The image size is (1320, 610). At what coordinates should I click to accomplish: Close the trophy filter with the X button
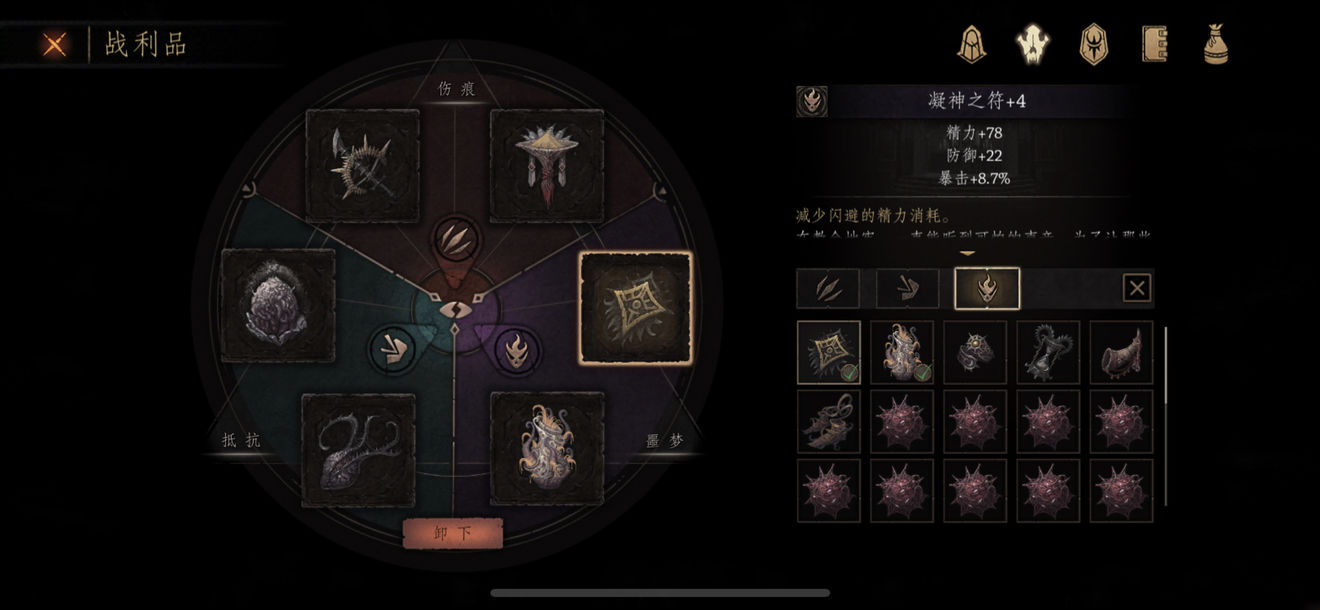tap(1137, 289)
